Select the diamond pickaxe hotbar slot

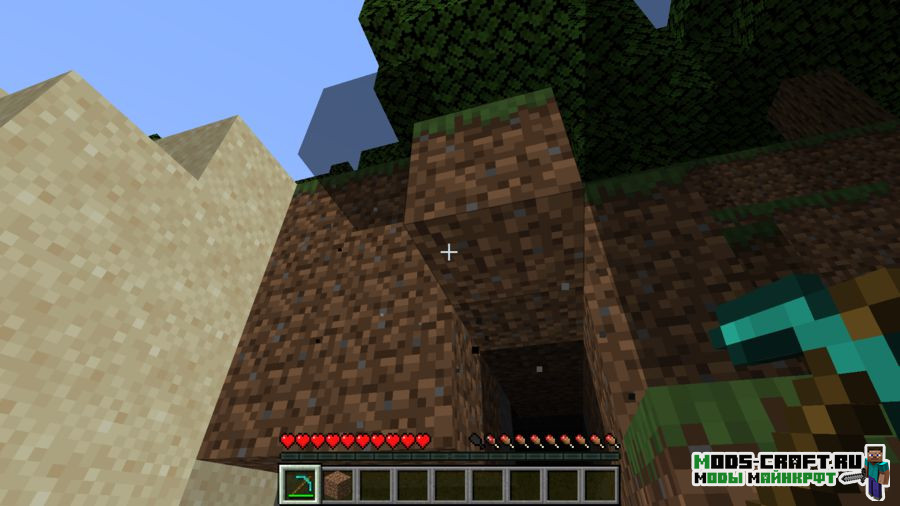point(300,484)
